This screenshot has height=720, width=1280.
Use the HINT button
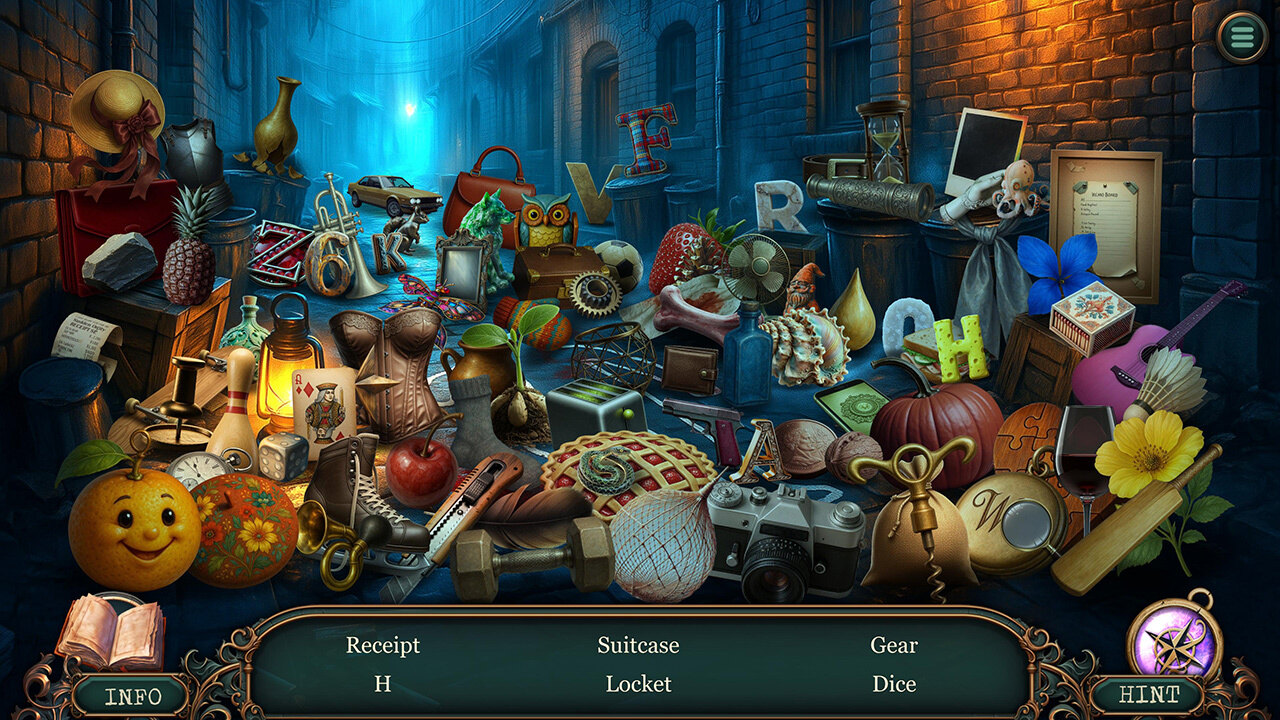pyautogui.click(x=1148, y=695)
